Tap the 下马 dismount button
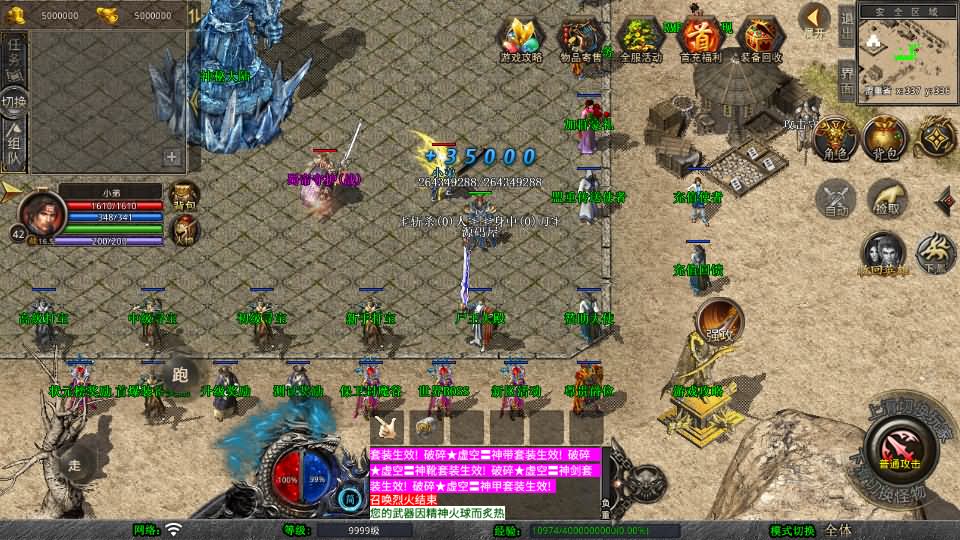Image resolution: width=960 pixels, height=540 pixels. pos(936,253)
